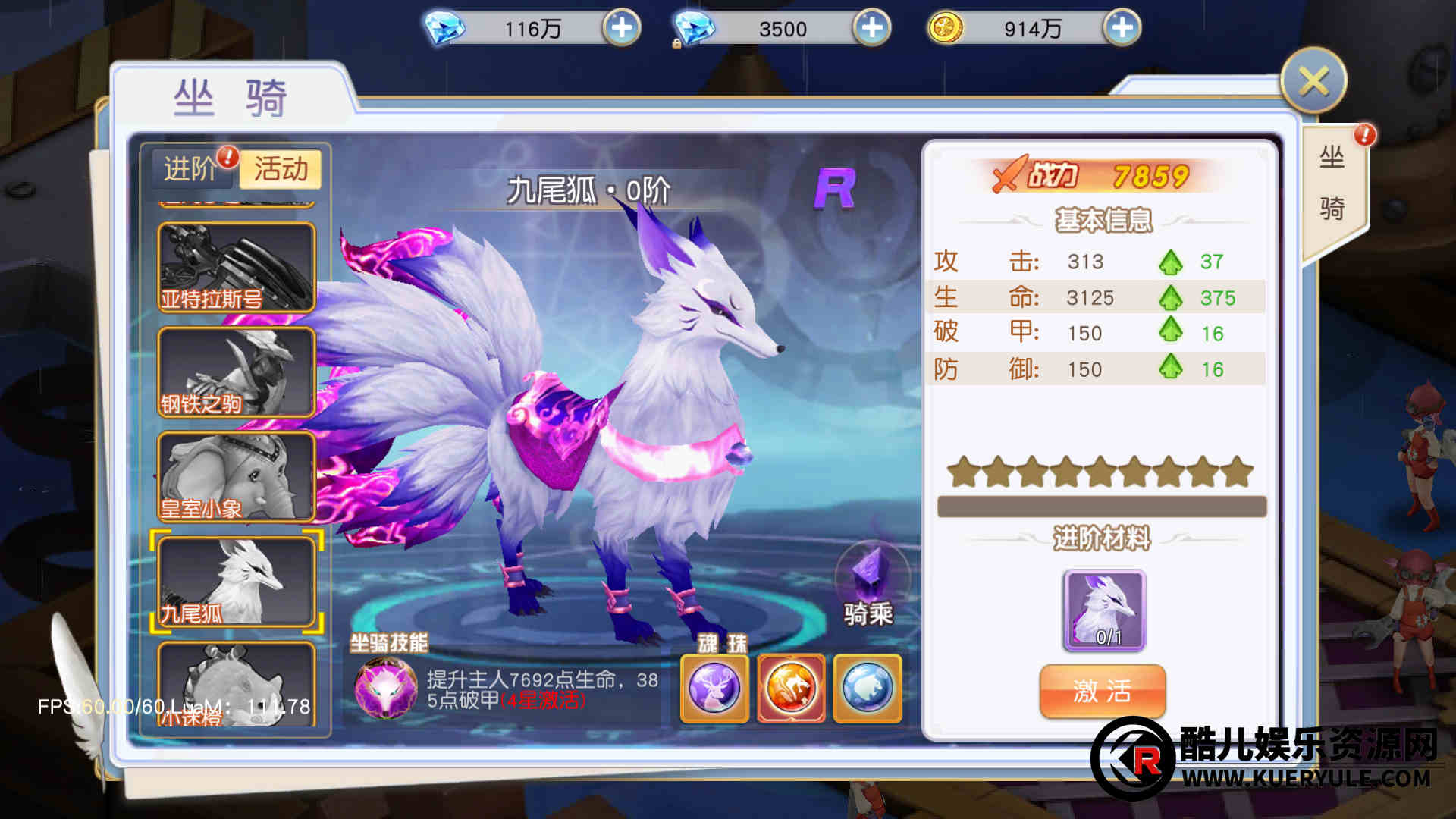This screenshot has width=1456, height=819.
Task: Select the blue beast soul orb
Action: click(x=868, y=689)
